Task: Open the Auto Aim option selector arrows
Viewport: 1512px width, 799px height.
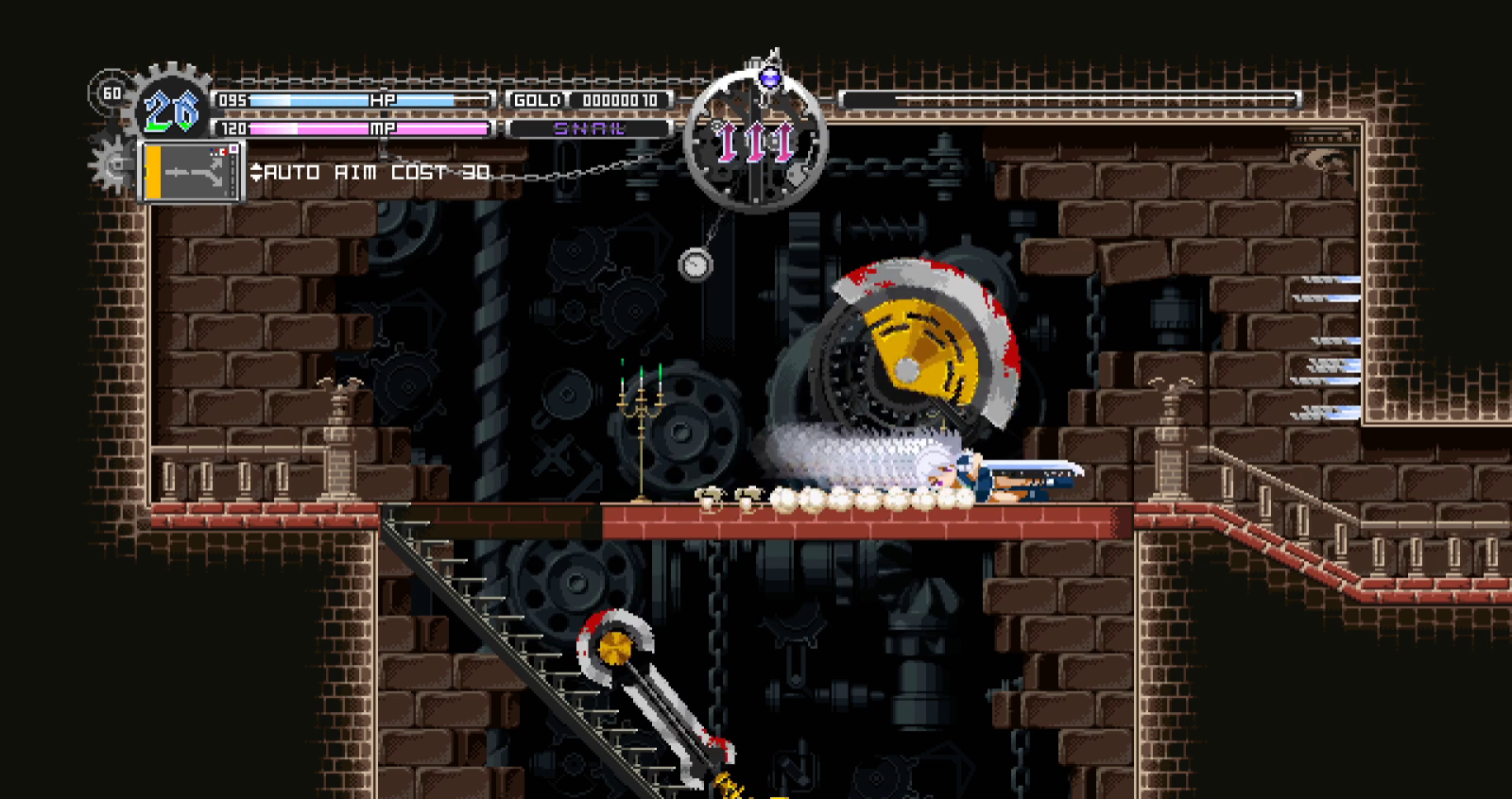Action: point(257,173)
